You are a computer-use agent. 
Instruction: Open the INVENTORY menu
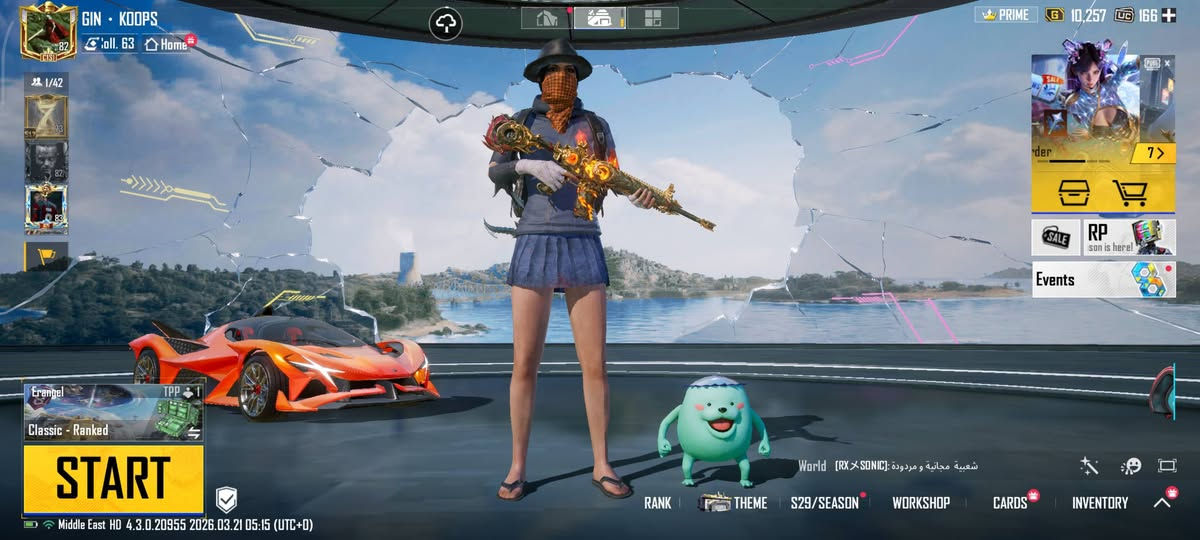[1099, 503]
